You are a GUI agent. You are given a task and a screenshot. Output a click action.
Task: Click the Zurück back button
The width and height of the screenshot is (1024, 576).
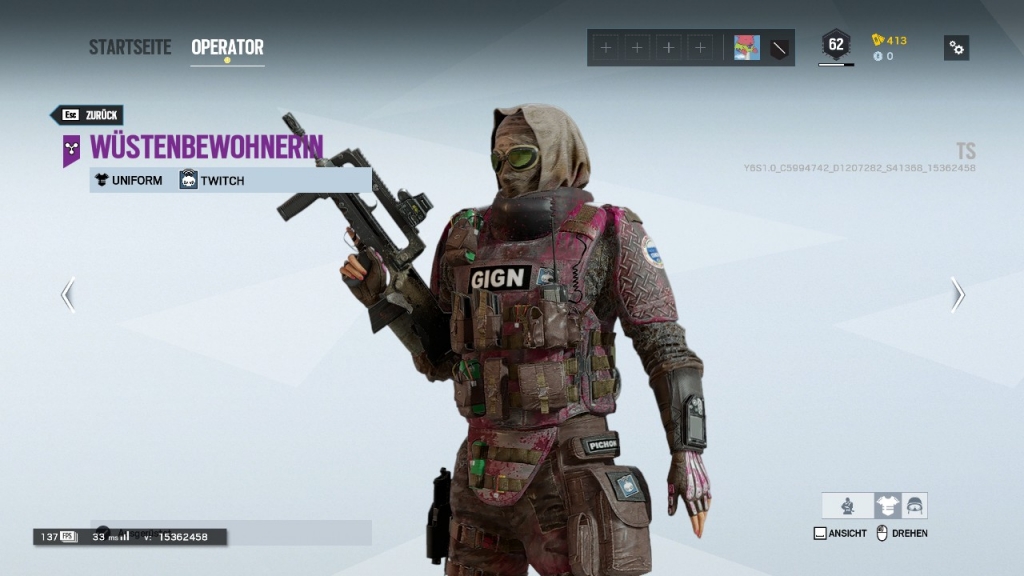point(88,115)
